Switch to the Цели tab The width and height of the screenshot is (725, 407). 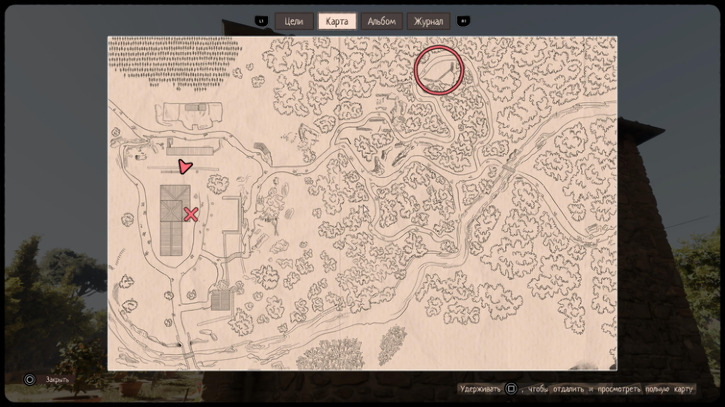click(294, 21)
